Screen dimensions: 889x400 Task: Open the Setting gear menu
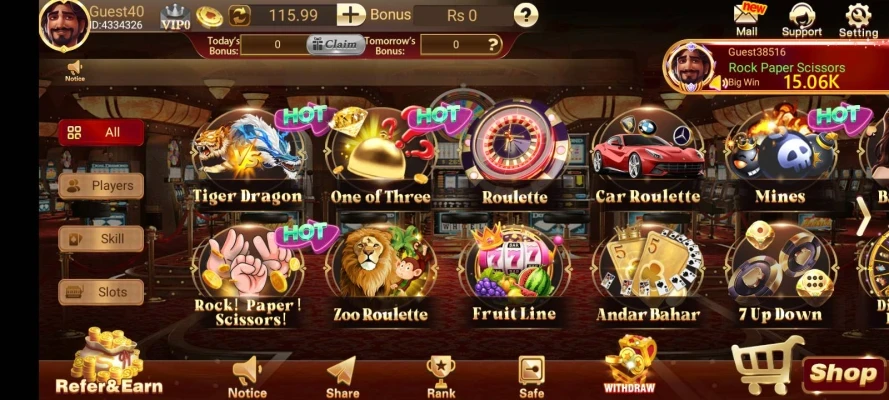click(x=858, y=19)
